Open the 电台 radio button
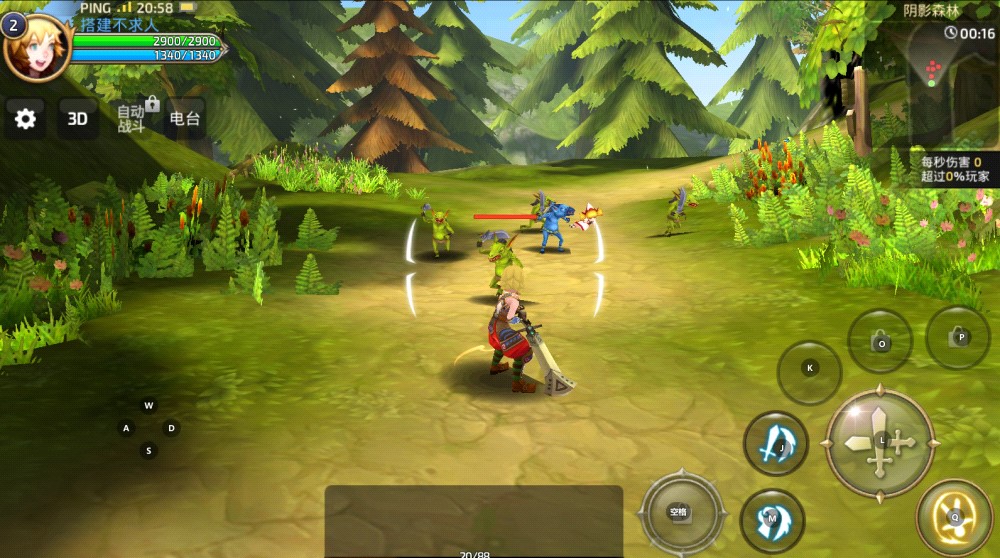The width and height of the screenshot is (1000, 558). 185,119
